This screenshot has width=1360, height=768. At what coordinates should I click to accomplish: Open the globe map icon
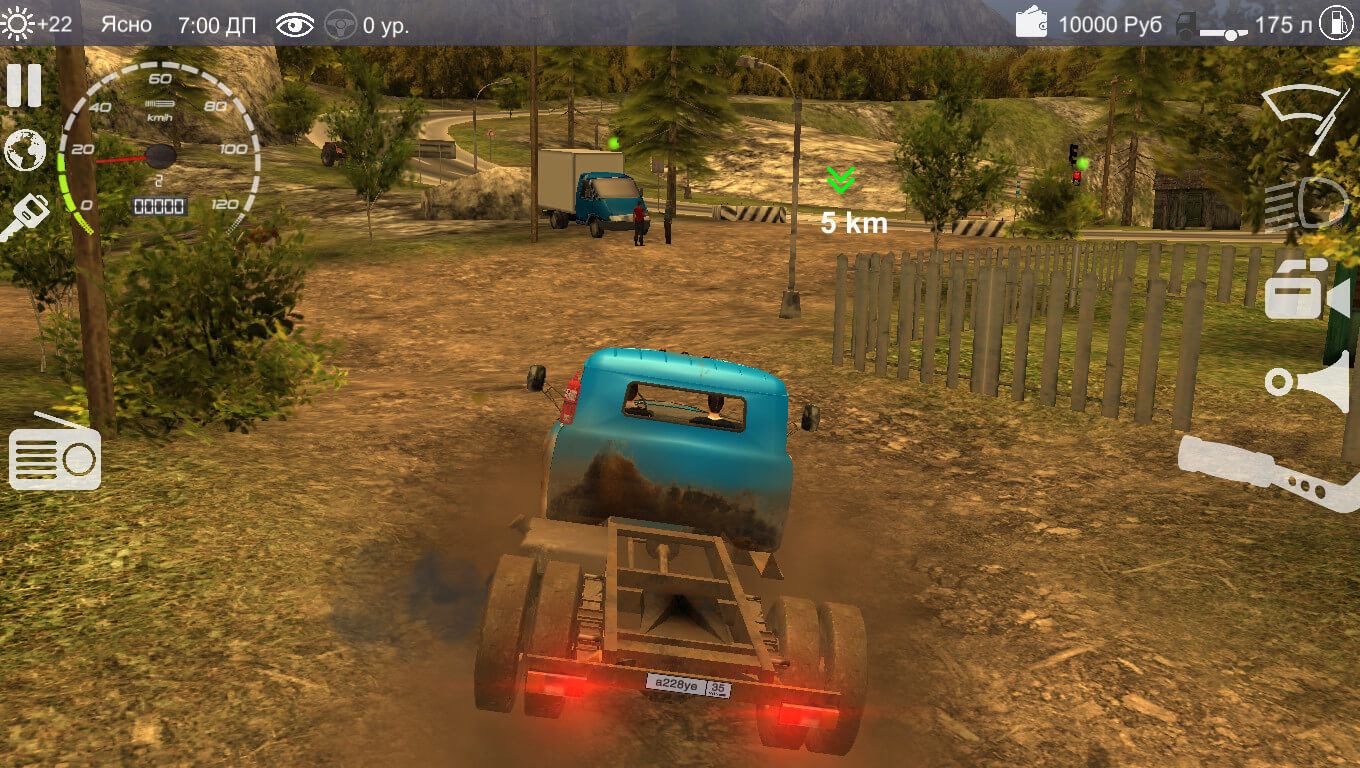tap(25, 151)
